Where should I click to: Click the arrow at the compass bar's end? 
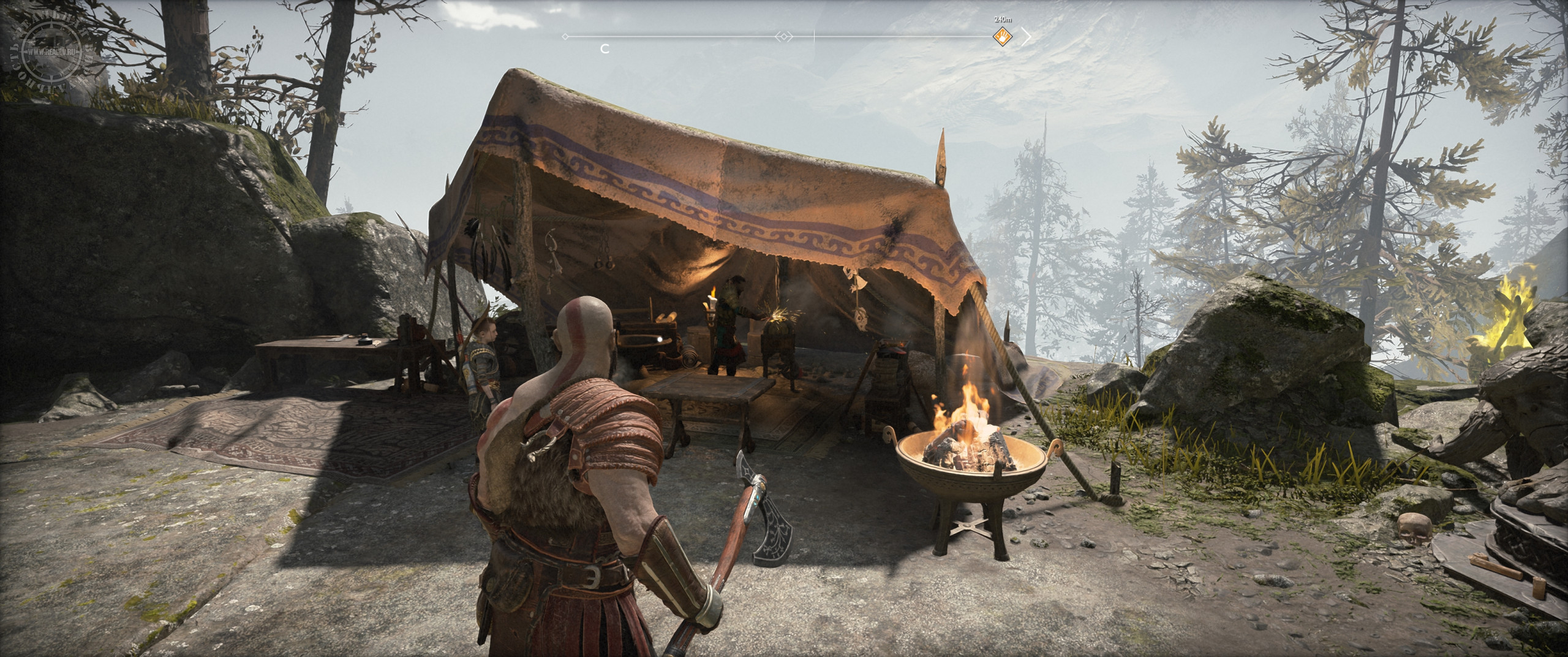pyautogui.click(x=1025, y=37)
